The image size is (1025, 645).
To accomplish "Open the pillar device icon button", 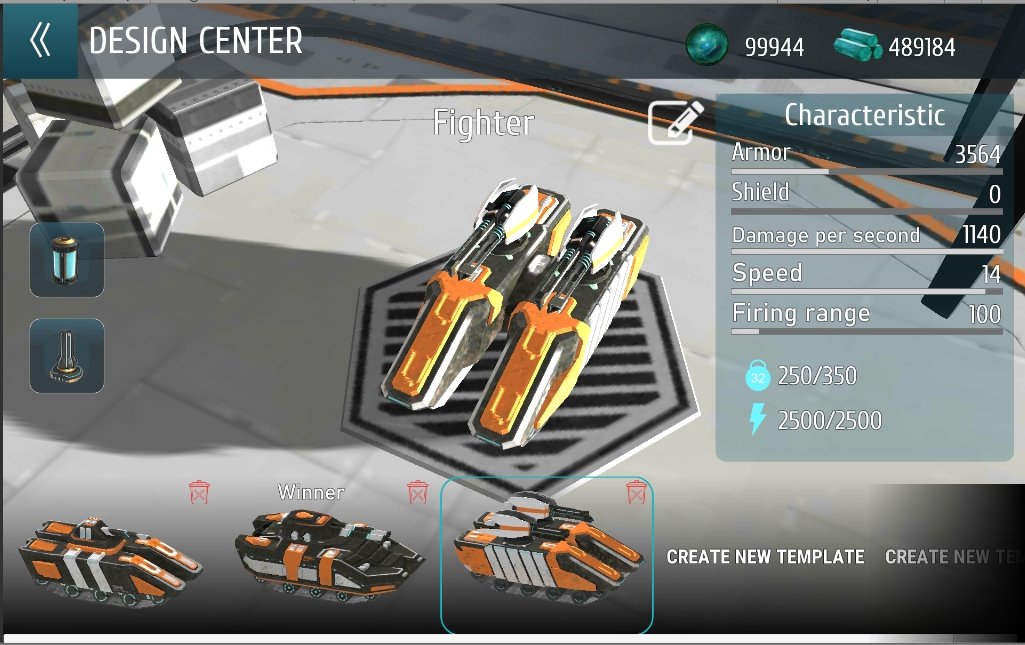I will tap(67, 356).
